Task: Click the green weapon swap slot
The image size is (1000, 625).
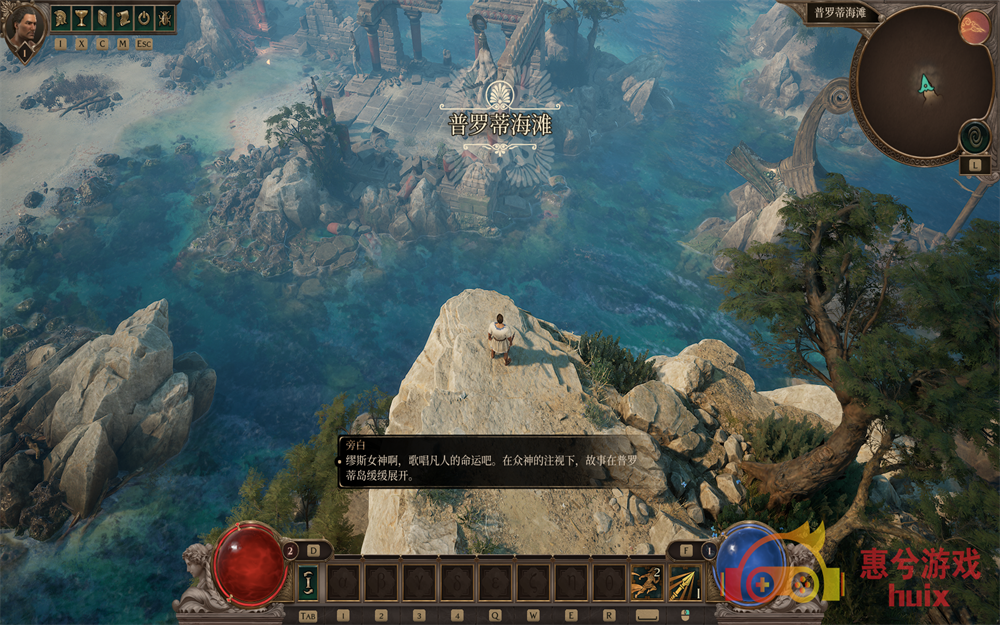Action: [308, 583]
